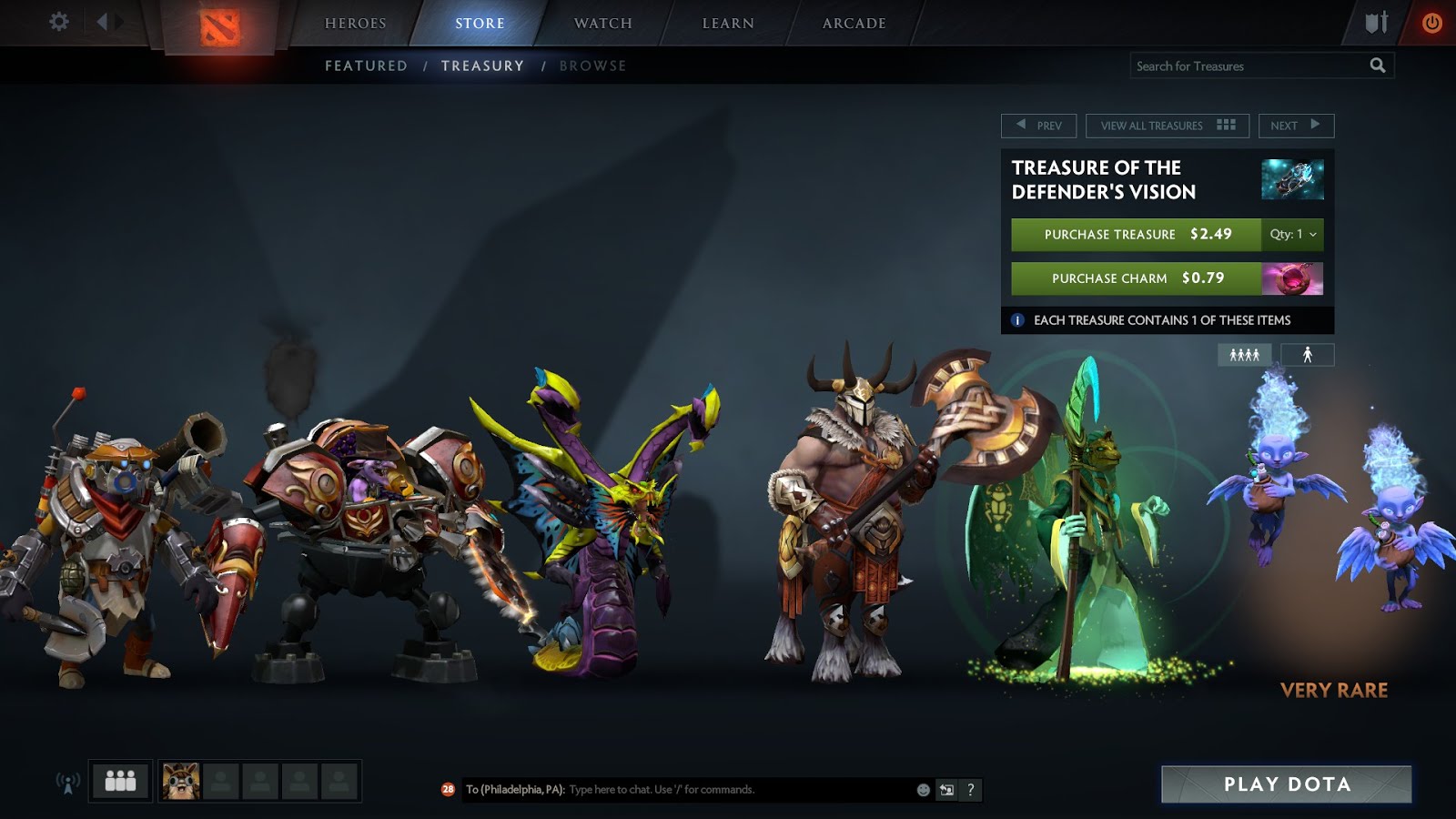Go to the Arcade section

854,24
